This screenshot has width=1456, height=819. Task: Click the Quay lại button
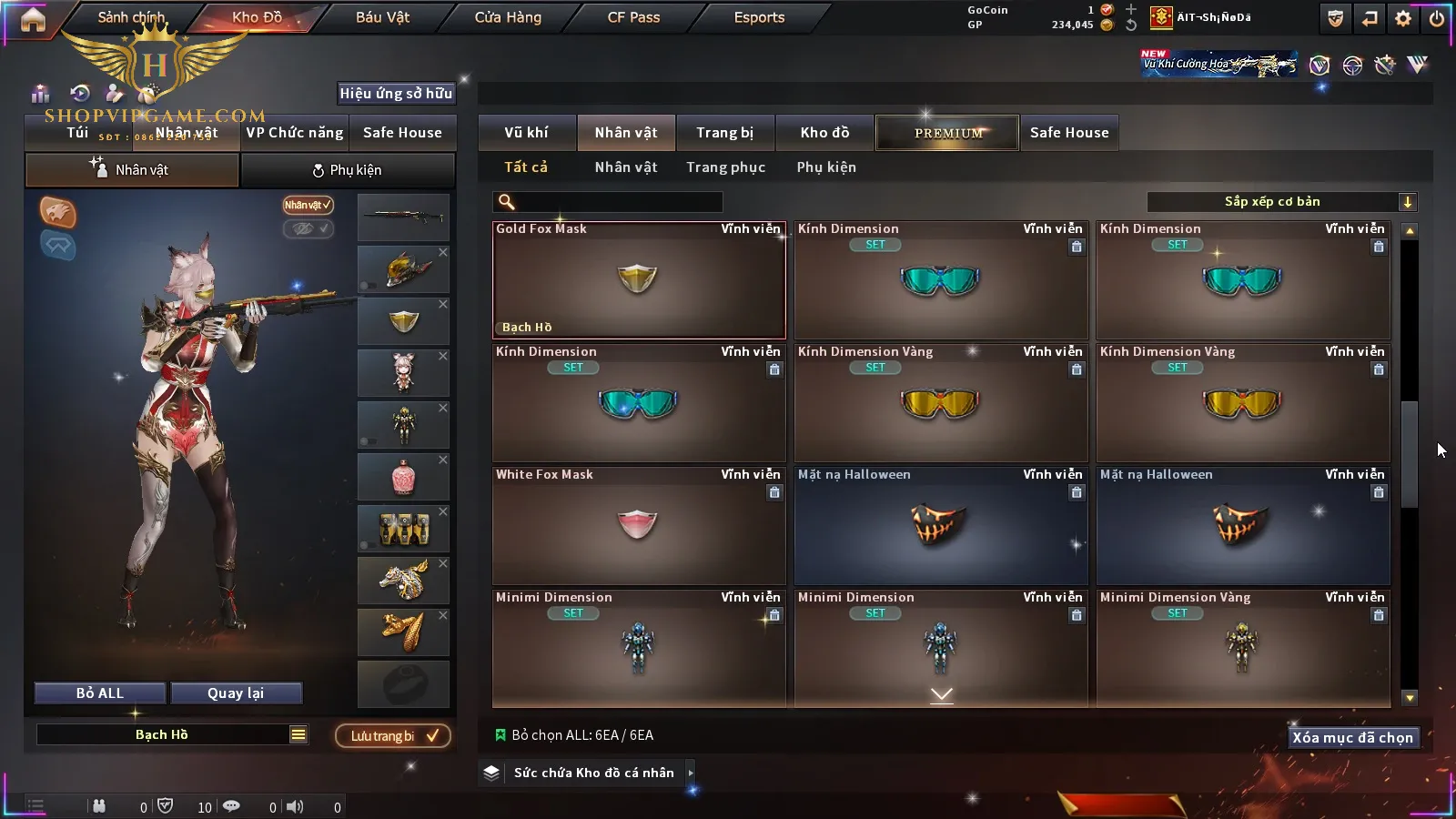point(236,693)
